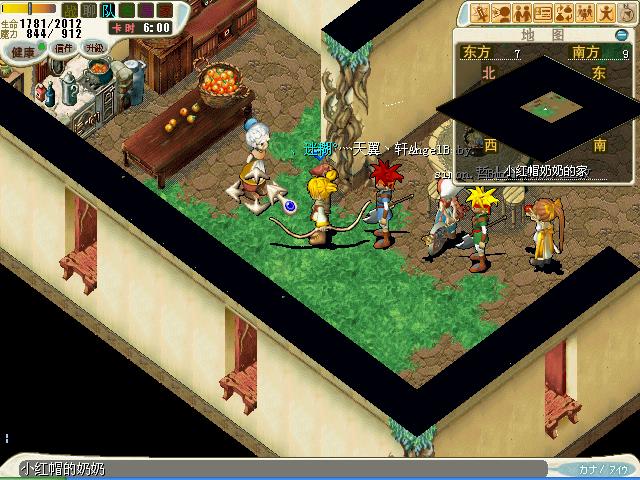Click the 升级 level-up button
The width and height of the screenshot is (640, 480).
click(x=95, y=48)
